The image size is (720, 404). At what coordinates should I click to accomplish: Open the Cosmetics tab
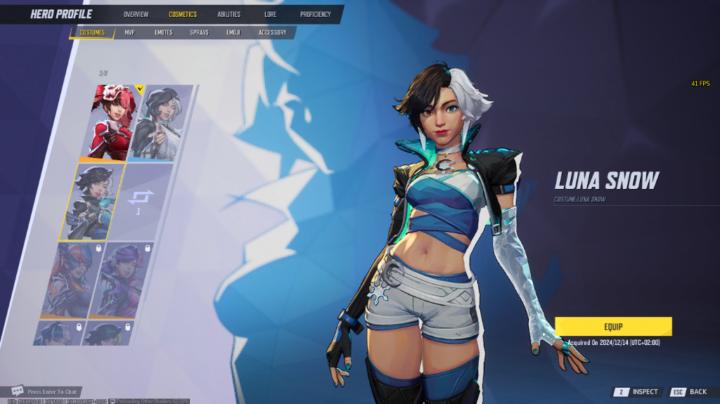point(183,15)
